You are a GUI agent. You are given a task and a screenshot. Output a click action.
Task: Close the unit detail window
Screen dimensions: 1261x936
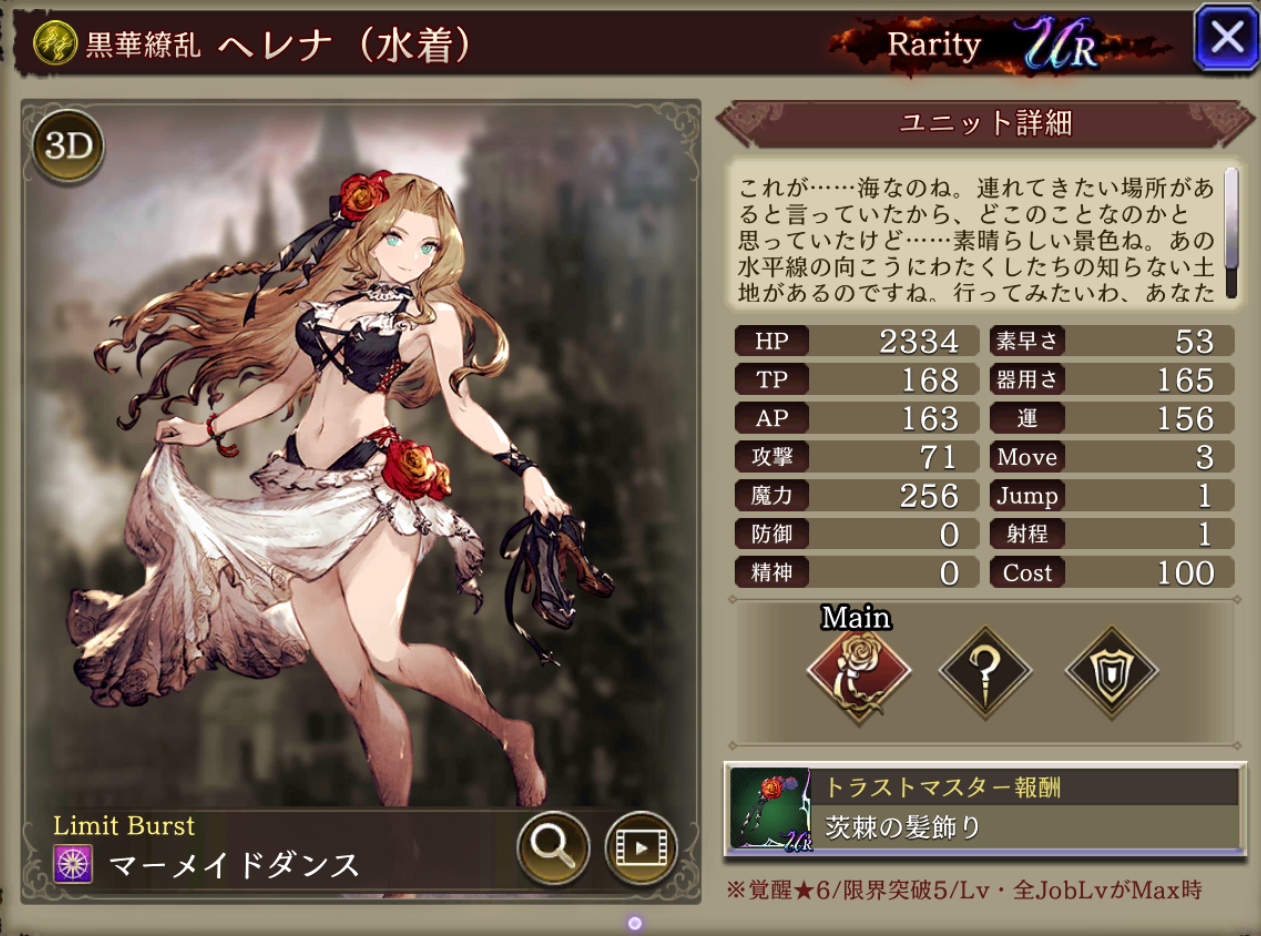(1226, 39)
